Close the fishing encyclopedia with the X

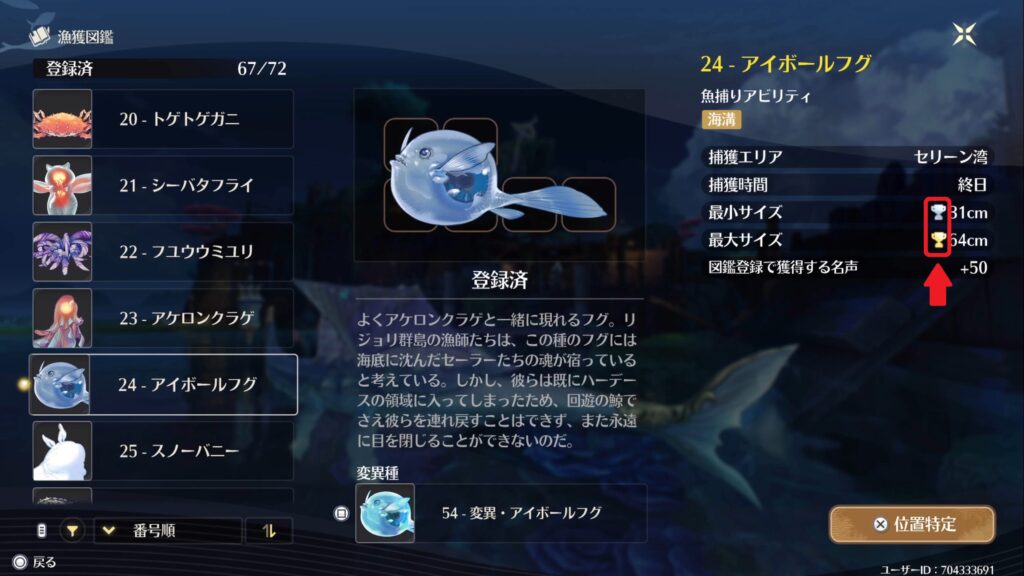(964, 34)
